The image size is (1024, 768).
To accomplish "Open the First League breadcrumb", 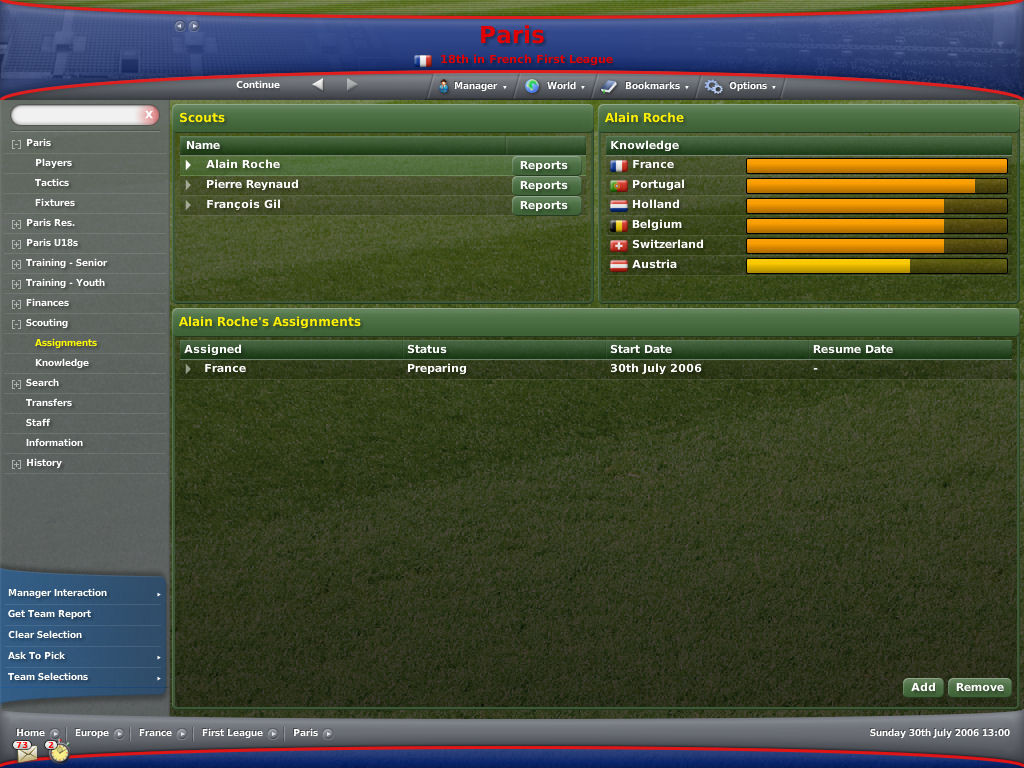I will [x=232, y=733].
